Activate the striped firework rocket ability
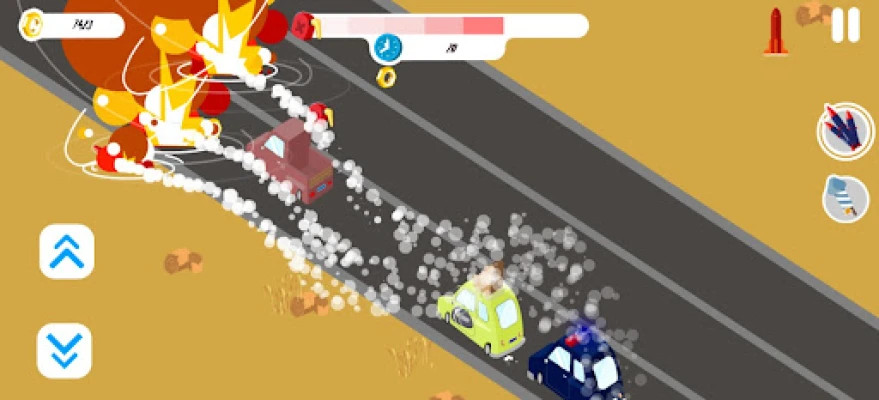The height and width of the screenshot is (400, 879). coord(845,197)
